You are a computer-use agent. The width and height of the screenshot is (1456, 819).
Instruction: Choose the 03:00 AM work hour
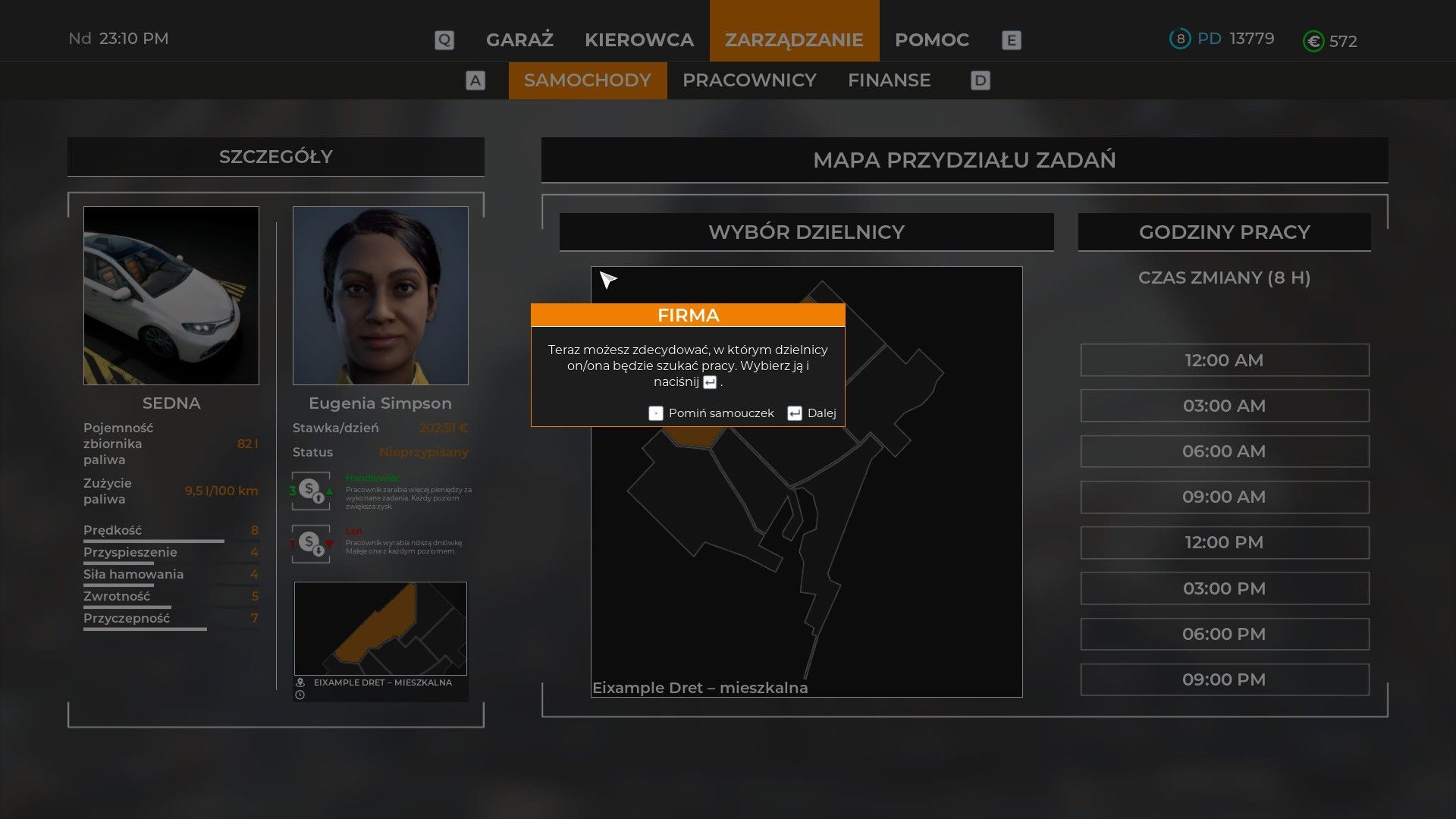pyautogui.click(x=1224, y=406)
